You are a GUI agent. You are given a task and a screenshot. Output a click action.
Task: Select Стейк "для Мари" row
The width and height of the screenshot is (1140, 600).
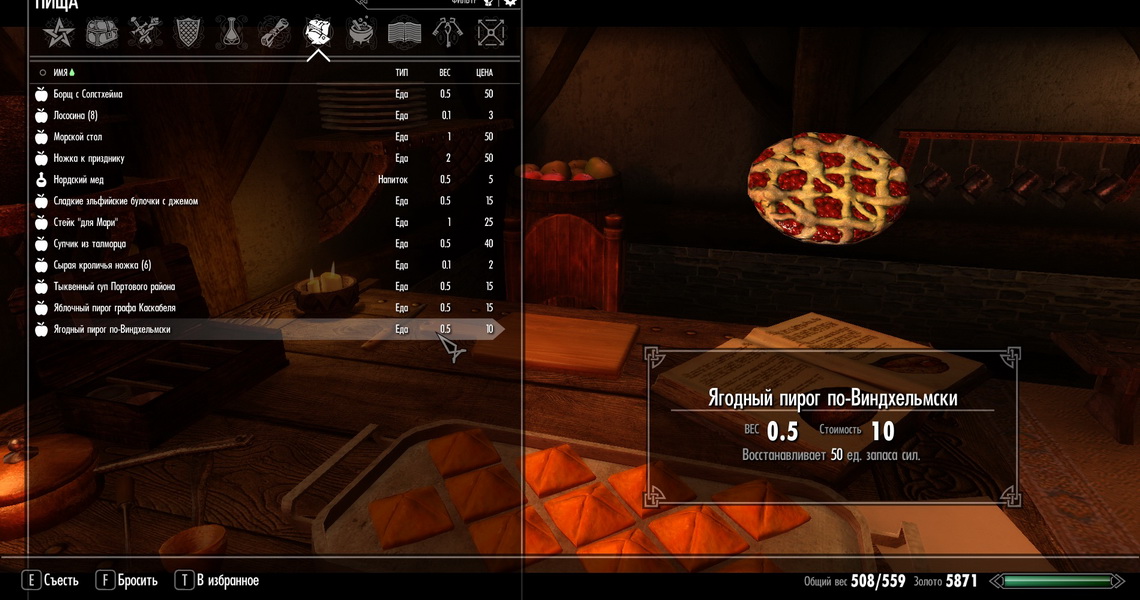pos(86,223)
